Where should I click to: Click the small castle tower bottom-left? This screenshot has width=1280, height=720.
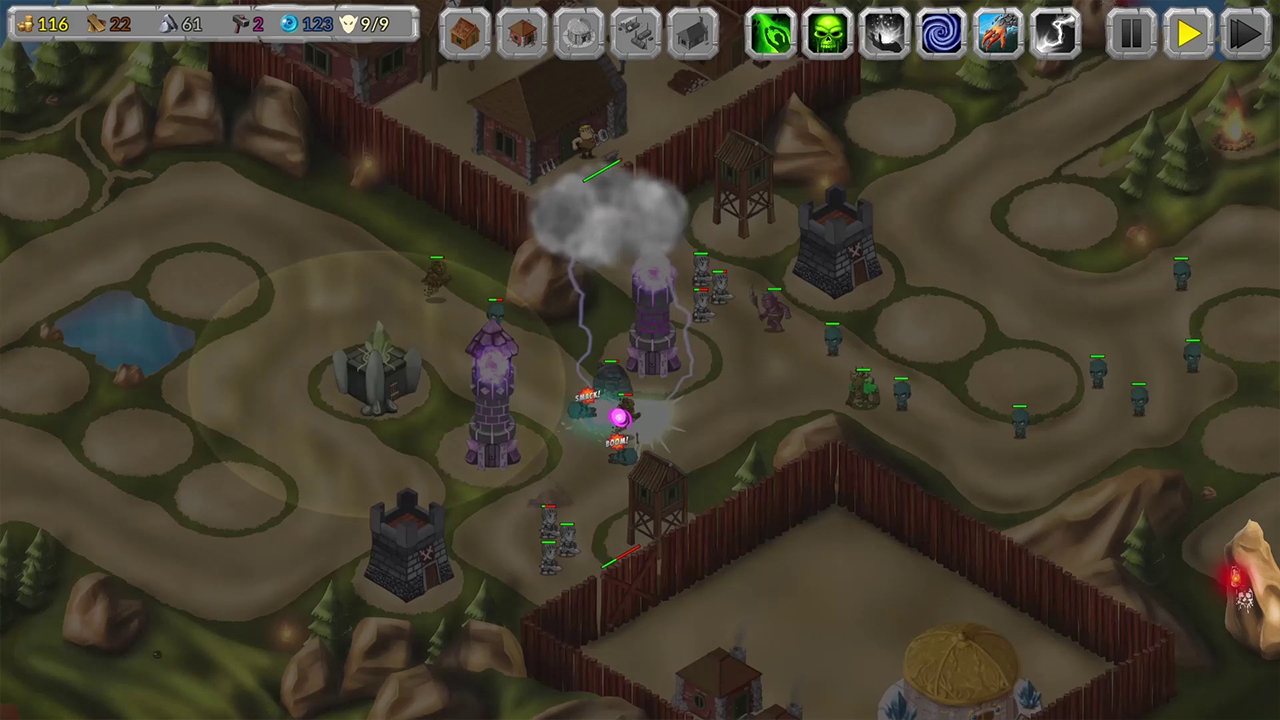click(405, 540)
